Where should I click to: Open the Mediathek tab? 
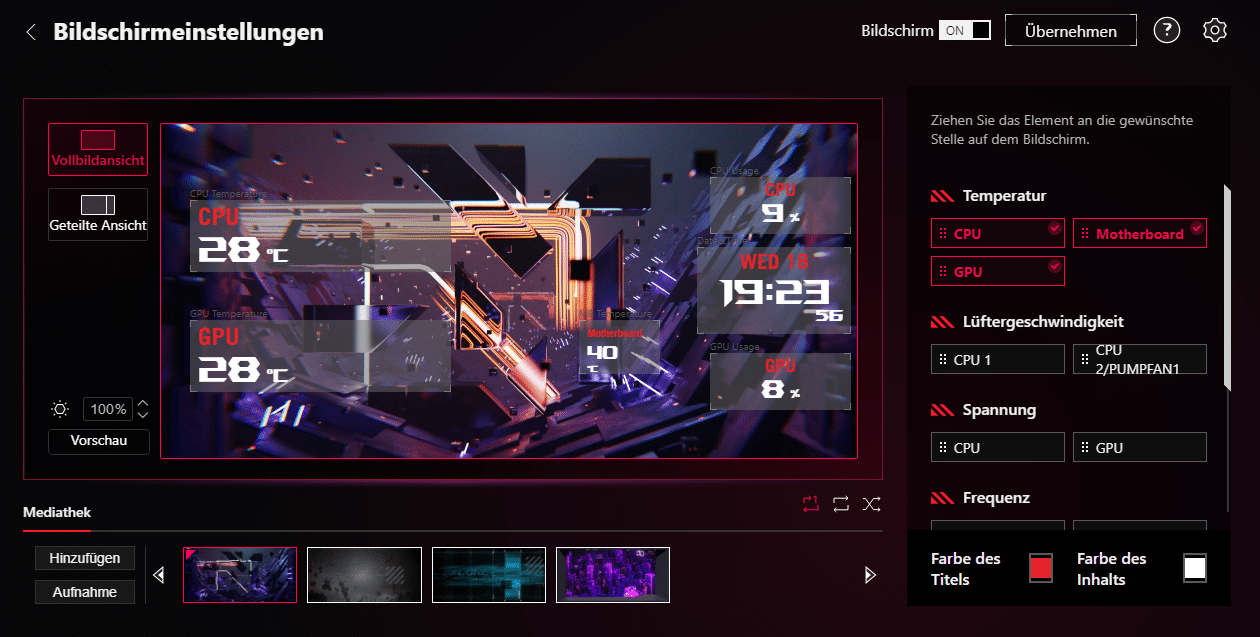(57, 513)
